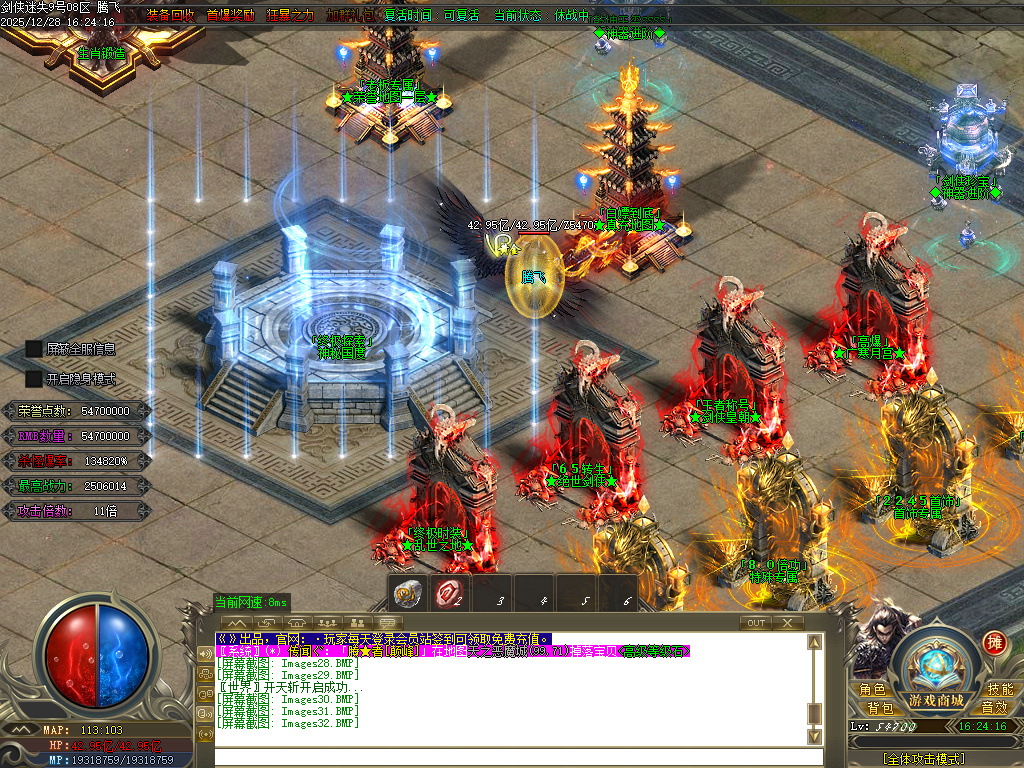
Task: Click the OUT button above chat
Action: click(x=756, y=623)
